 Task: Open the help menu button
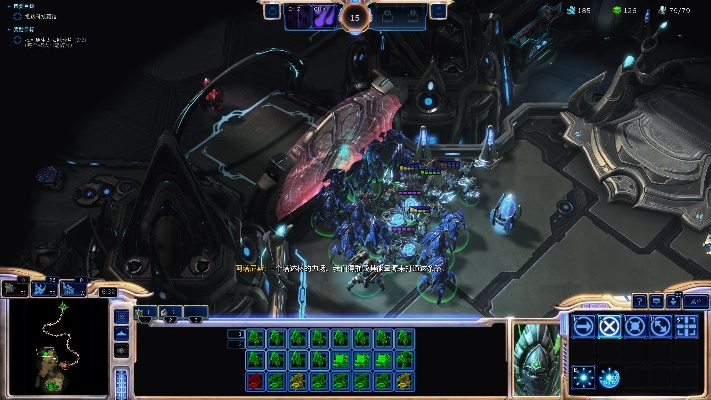point(639,300)
